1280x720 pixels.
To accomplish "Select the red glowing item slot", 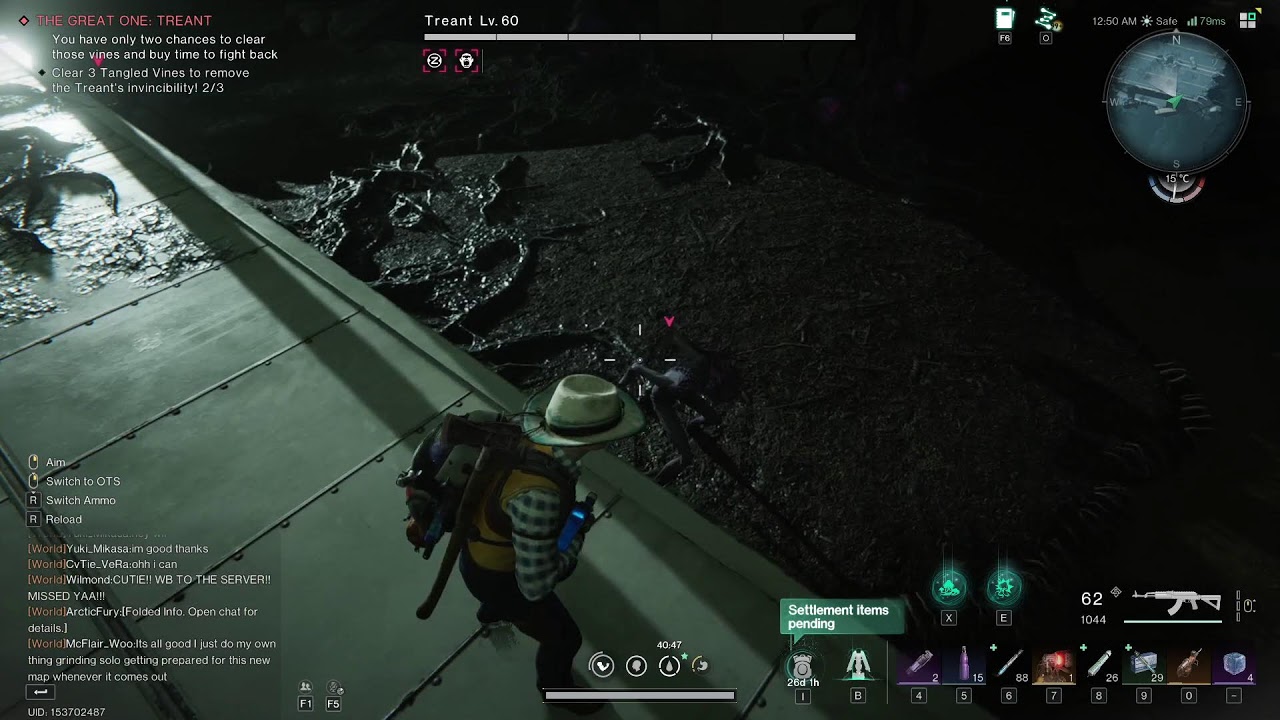I will tap(1053, 665).
